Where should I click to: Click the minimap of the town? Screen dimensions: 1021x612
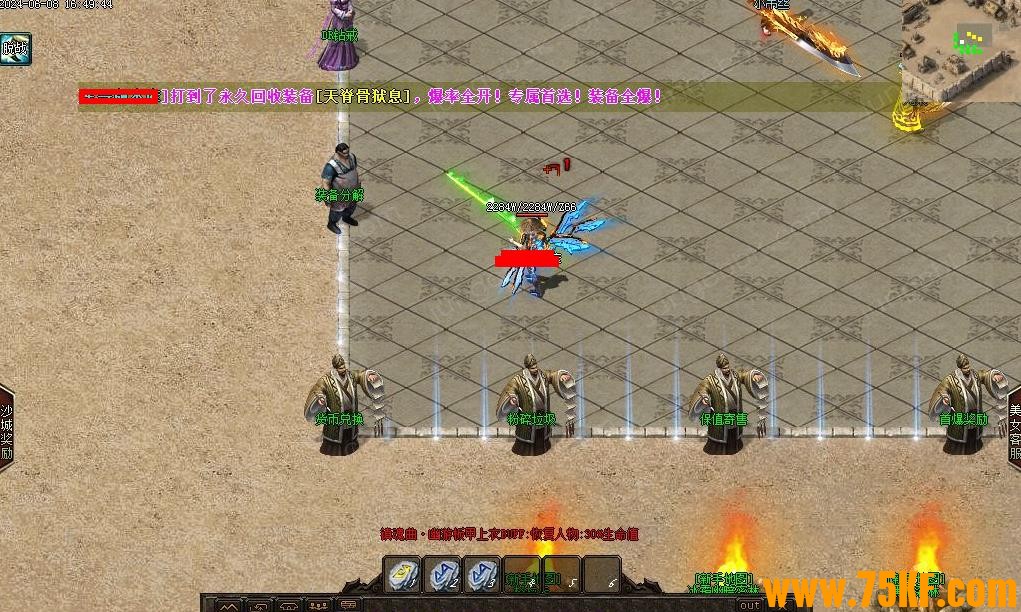point(960,50)
